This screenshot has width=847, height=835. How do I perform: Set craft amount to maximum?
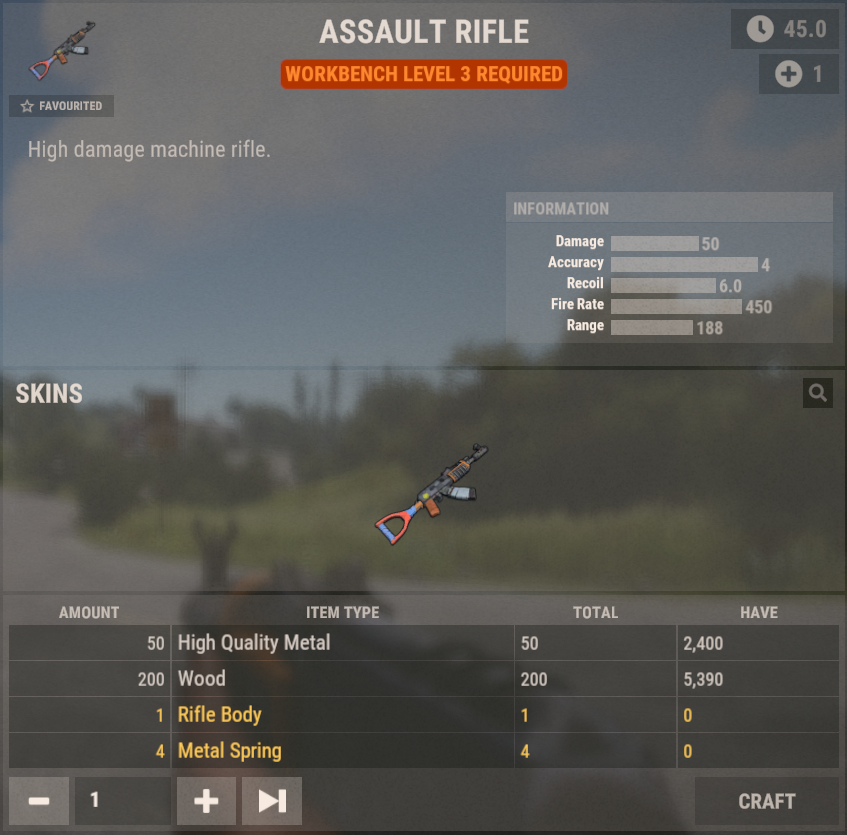pyautogui.click(x=272, y=801)
